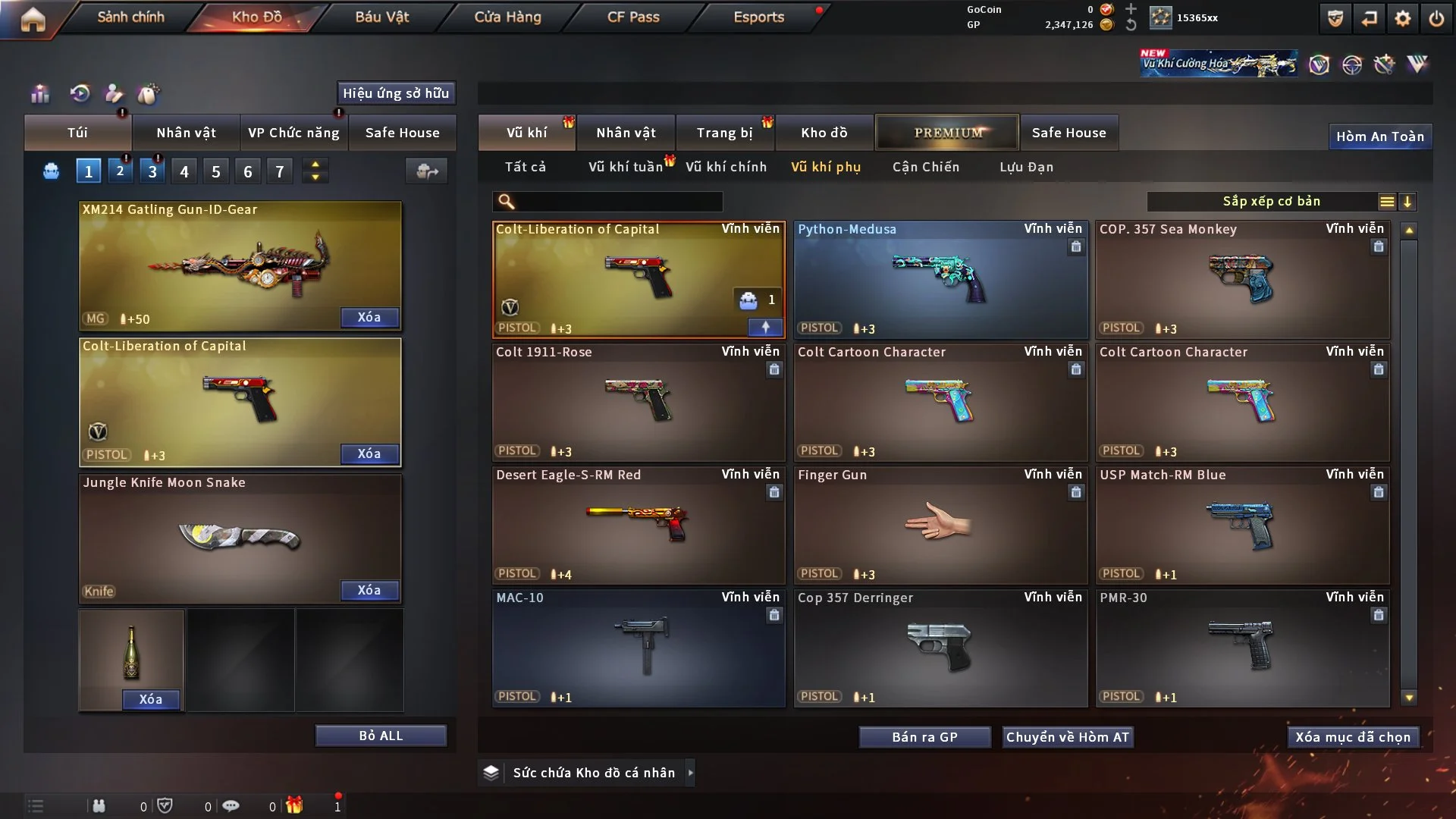Image resolution: width=1456 pixels, height=819 pixels.
Task: Go to the Sảnh chính lobby
Action: [x=130, y=17]
